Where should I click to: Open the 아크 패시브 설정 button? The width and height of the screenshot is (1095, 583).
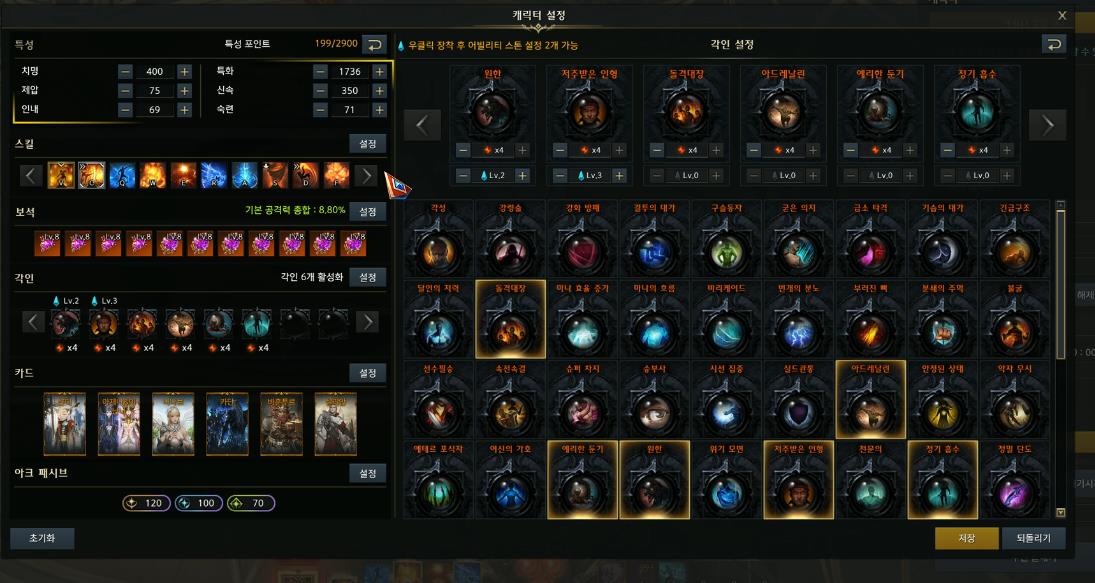[367, 472]
